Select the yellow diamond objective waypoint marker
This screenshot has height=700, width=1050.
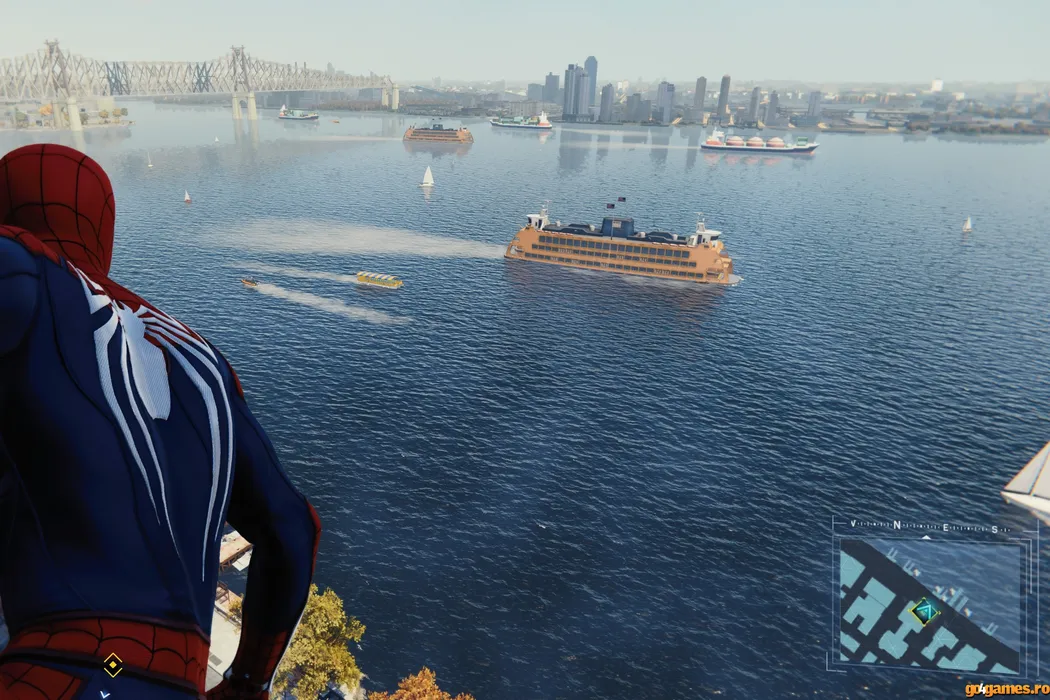pos(113,663)
